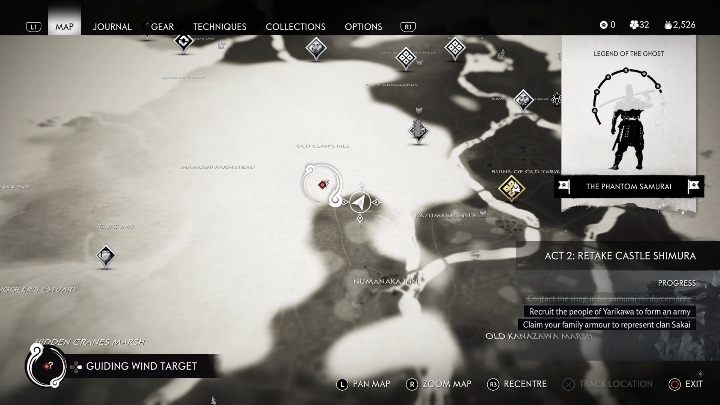Image resolution: width=720 pixels, height=405 pixels.
Task: Switch to the Journal tab
Action: click(112, 26)
